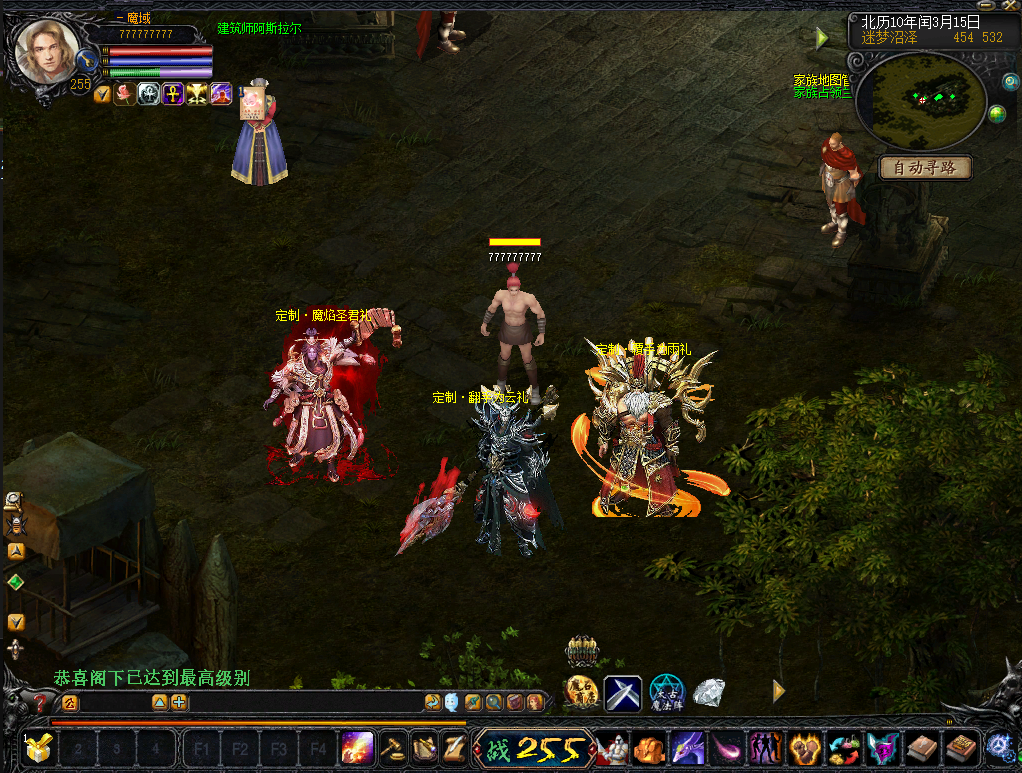1022x773 pixels.
Task: Select the crossed swords icon
Action: point(622,693)
